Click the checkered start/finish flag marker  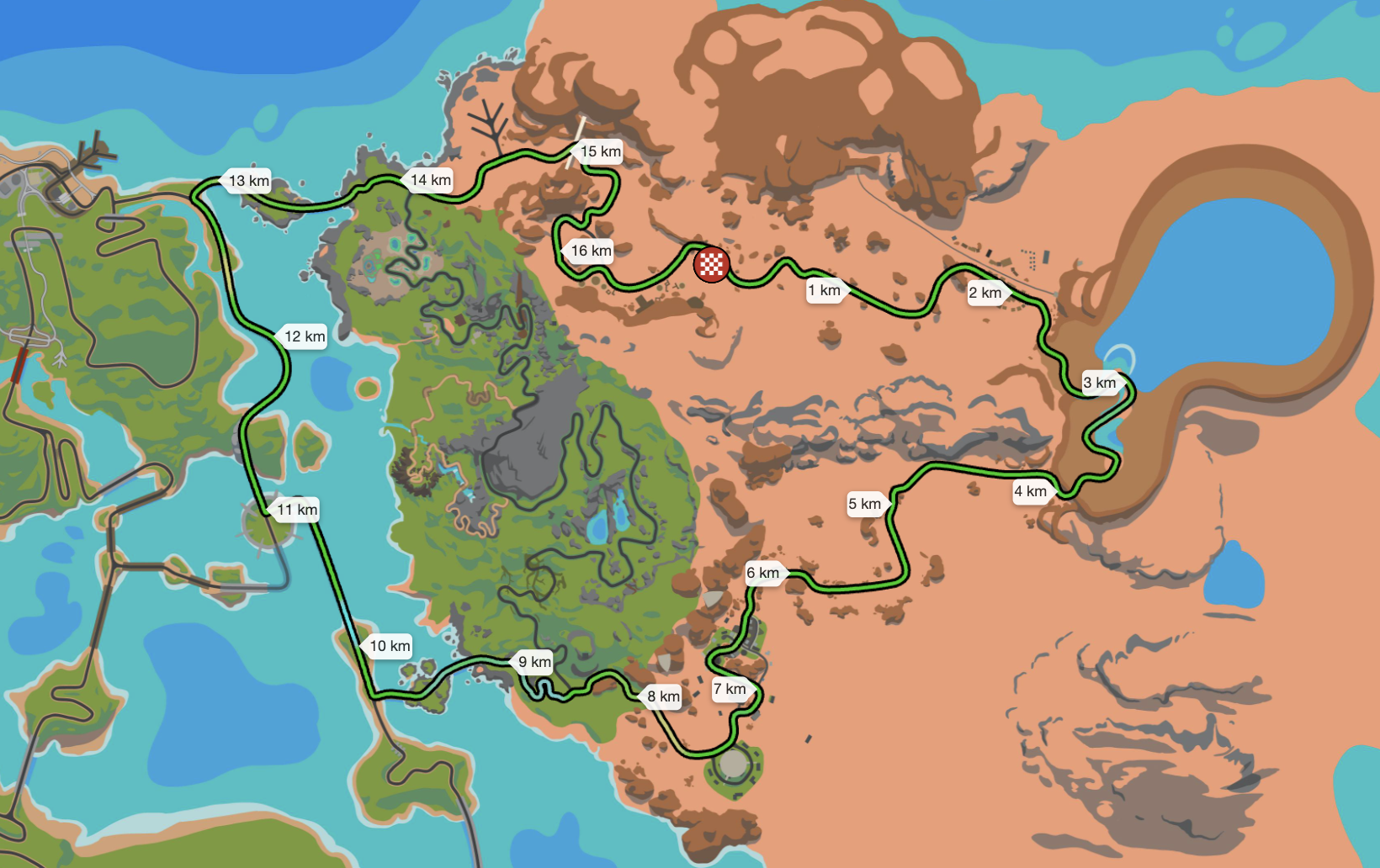click(x=711, y=265)
